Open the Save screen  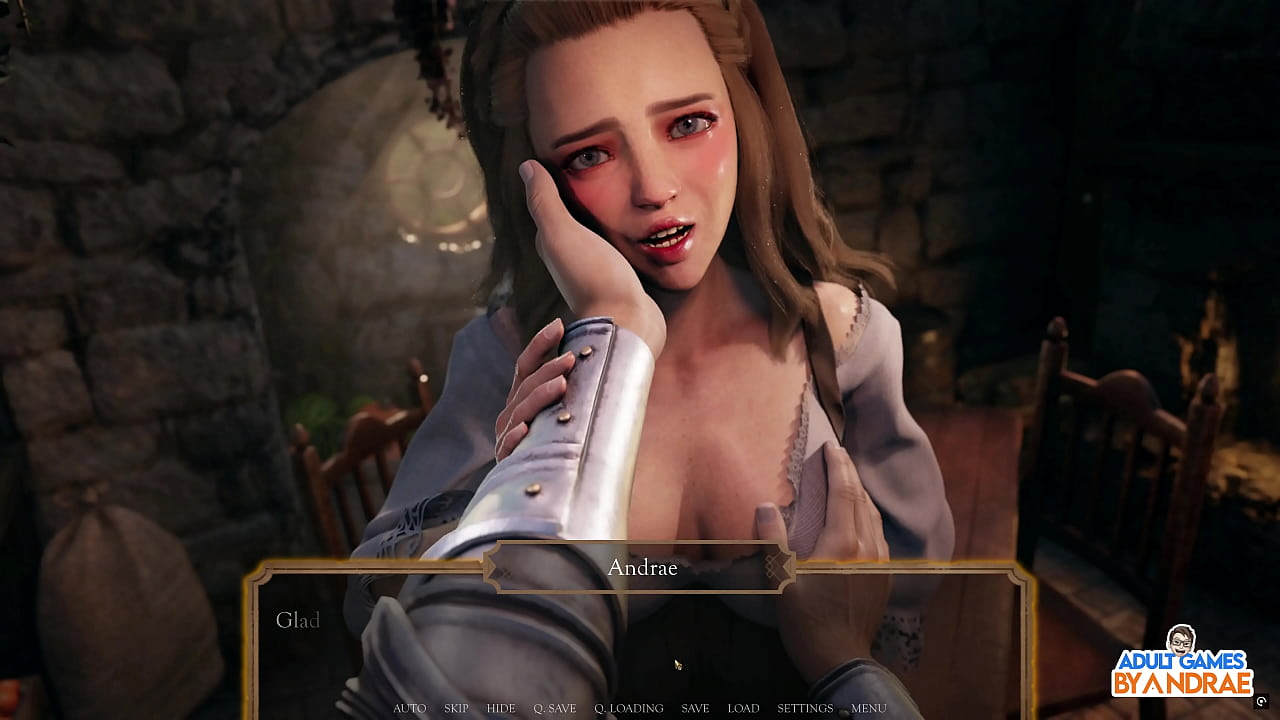[x=695, y=708]
